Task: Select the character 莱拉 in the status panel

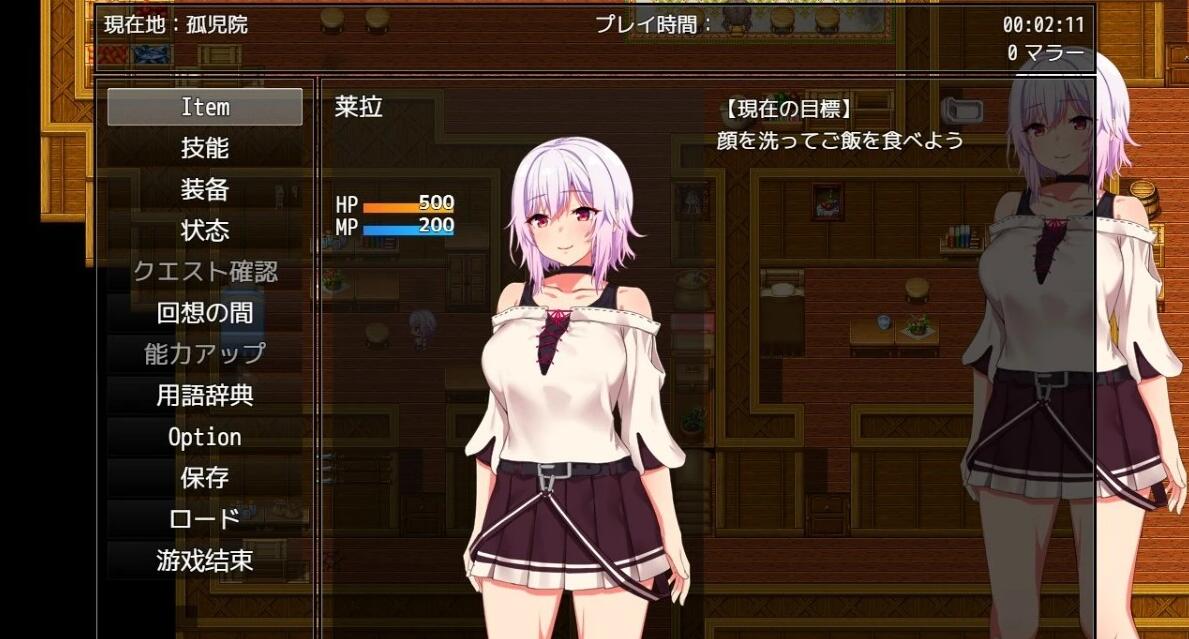Action: pyautogui.click(x=359, y=108)
